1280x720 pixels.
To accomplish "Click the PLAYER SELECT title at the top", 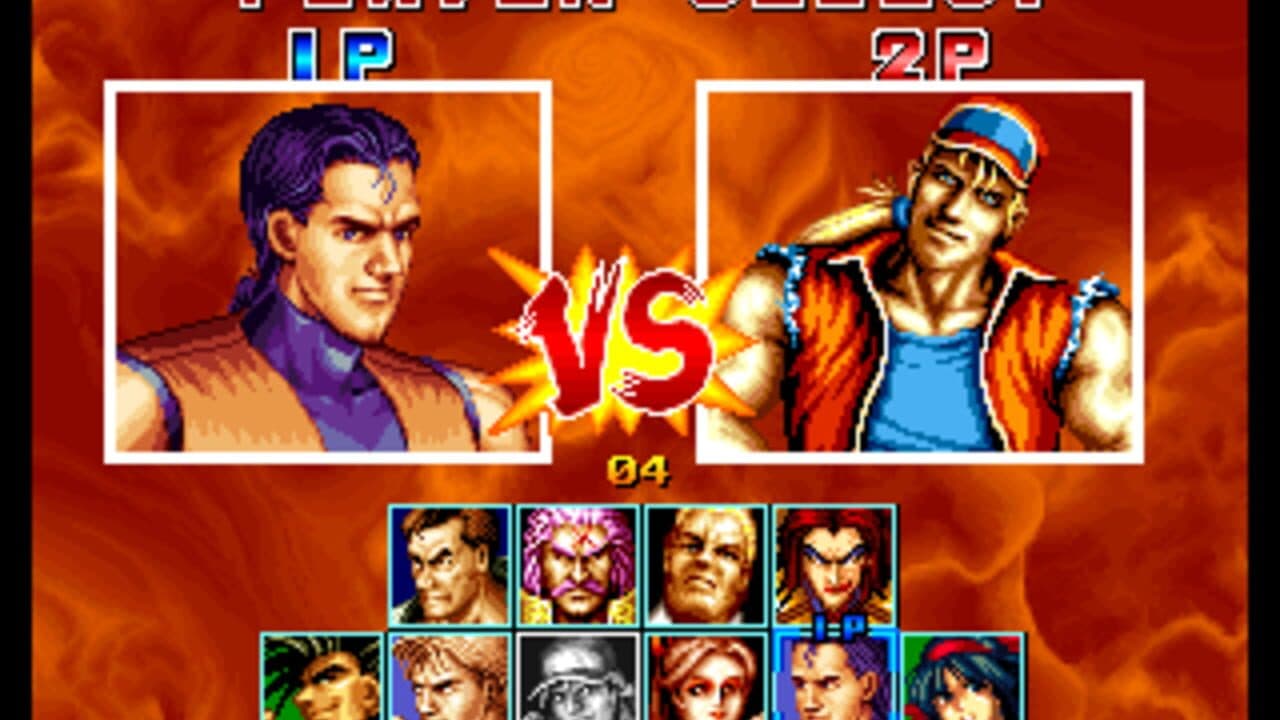I will pos(640,8).
